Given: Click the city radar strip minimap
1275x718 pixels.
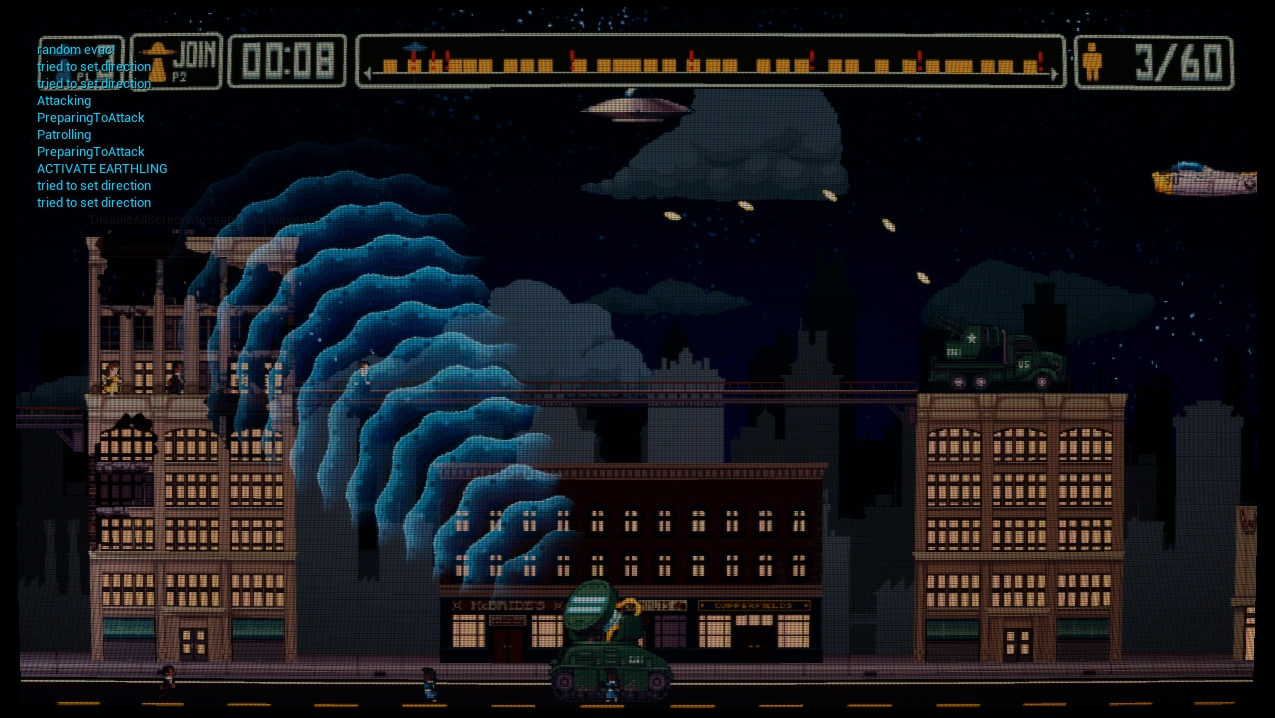Looking at the screenshot, I should point(710,62).
